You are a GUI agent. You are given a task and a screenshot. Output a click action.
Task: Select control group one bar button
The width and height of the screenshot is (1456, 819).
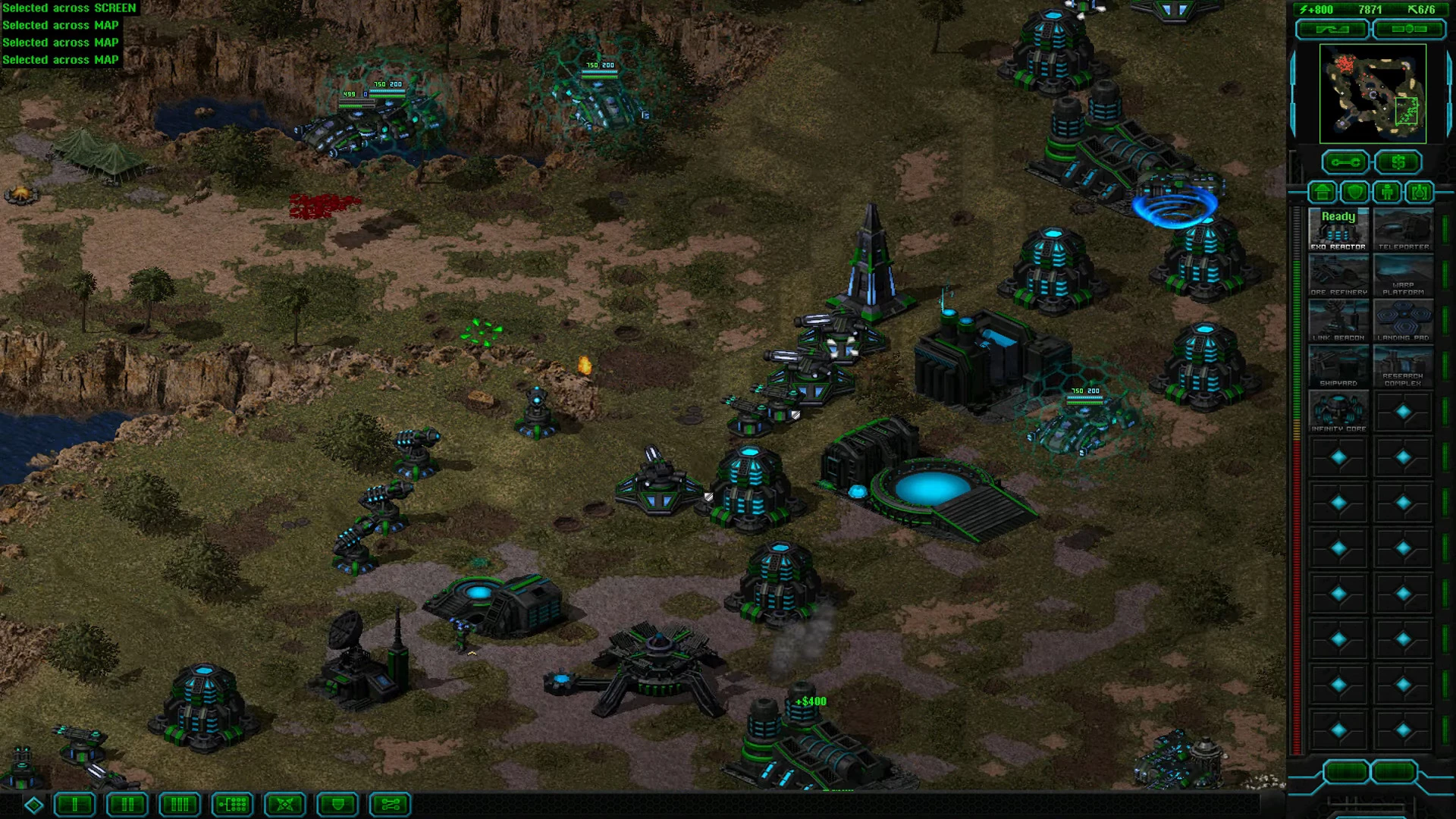click(x=75, y=805)
